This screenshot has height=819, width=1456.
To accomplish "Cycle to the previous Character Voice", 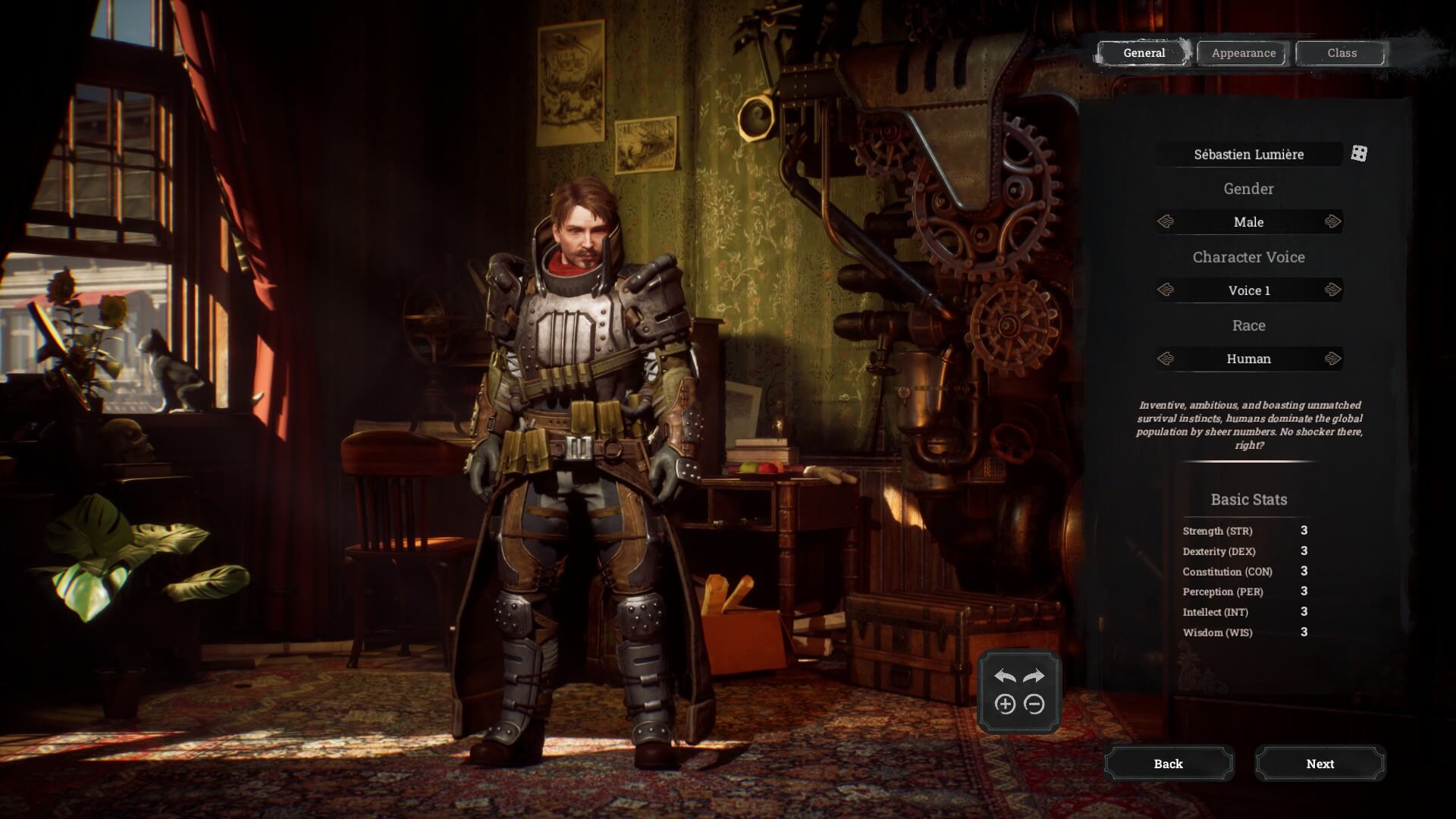I will click(1166, 290).
